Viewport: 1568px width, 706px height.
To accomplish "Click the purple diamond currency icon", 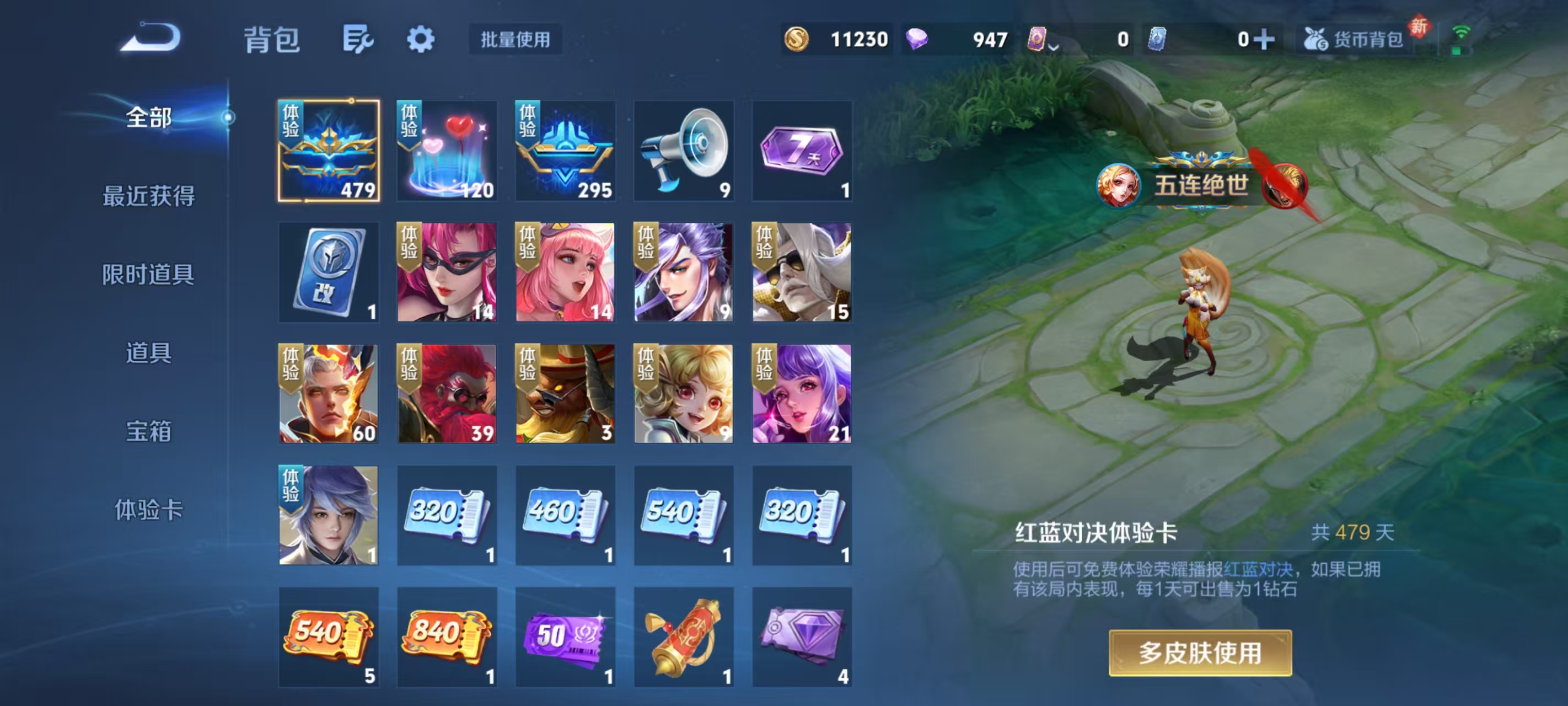I will click(x=919, y=39).
